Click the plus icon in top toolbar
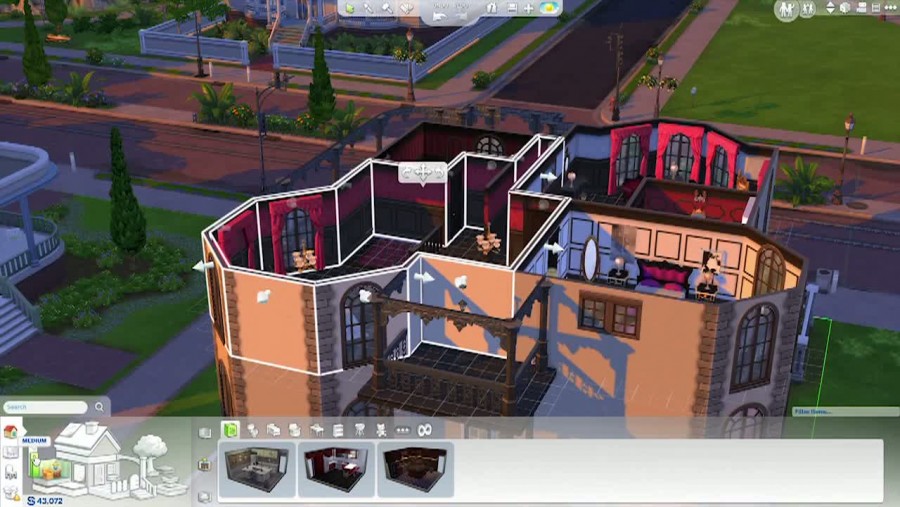 coord(529,8)
